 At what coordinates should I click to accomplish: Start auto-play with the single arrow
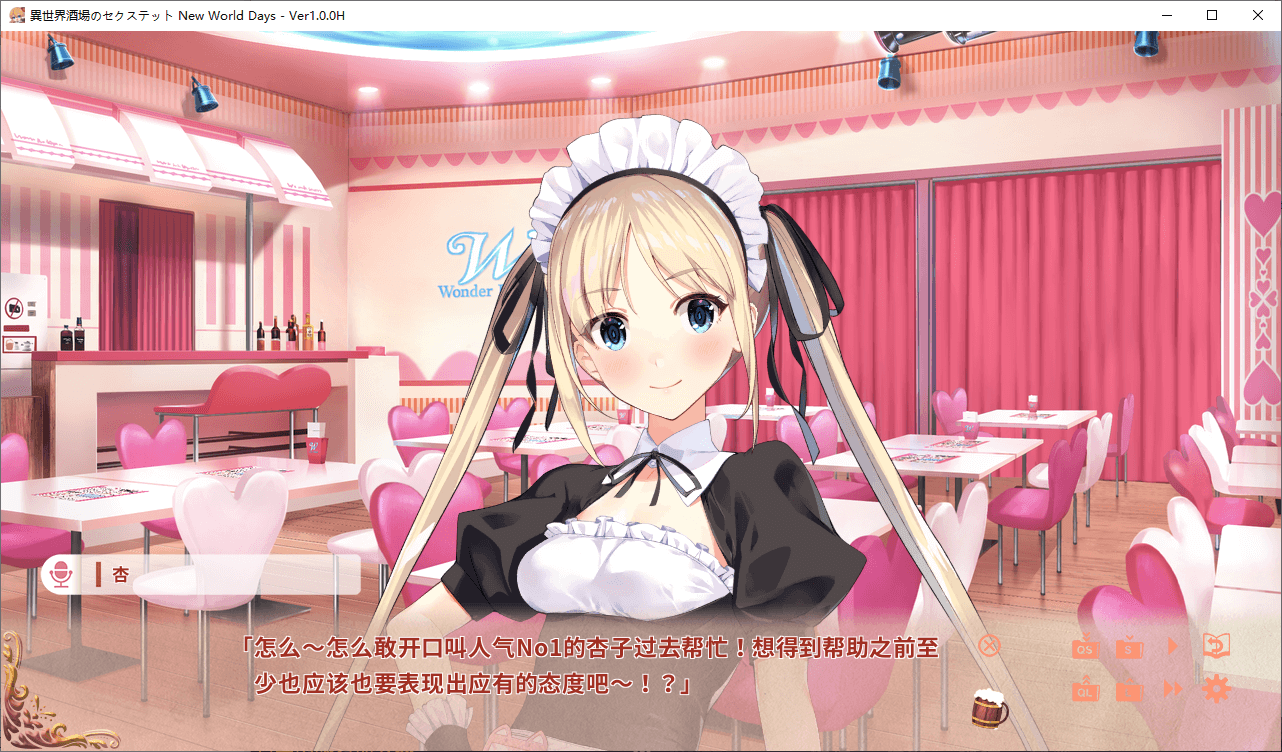(1173, 646)
